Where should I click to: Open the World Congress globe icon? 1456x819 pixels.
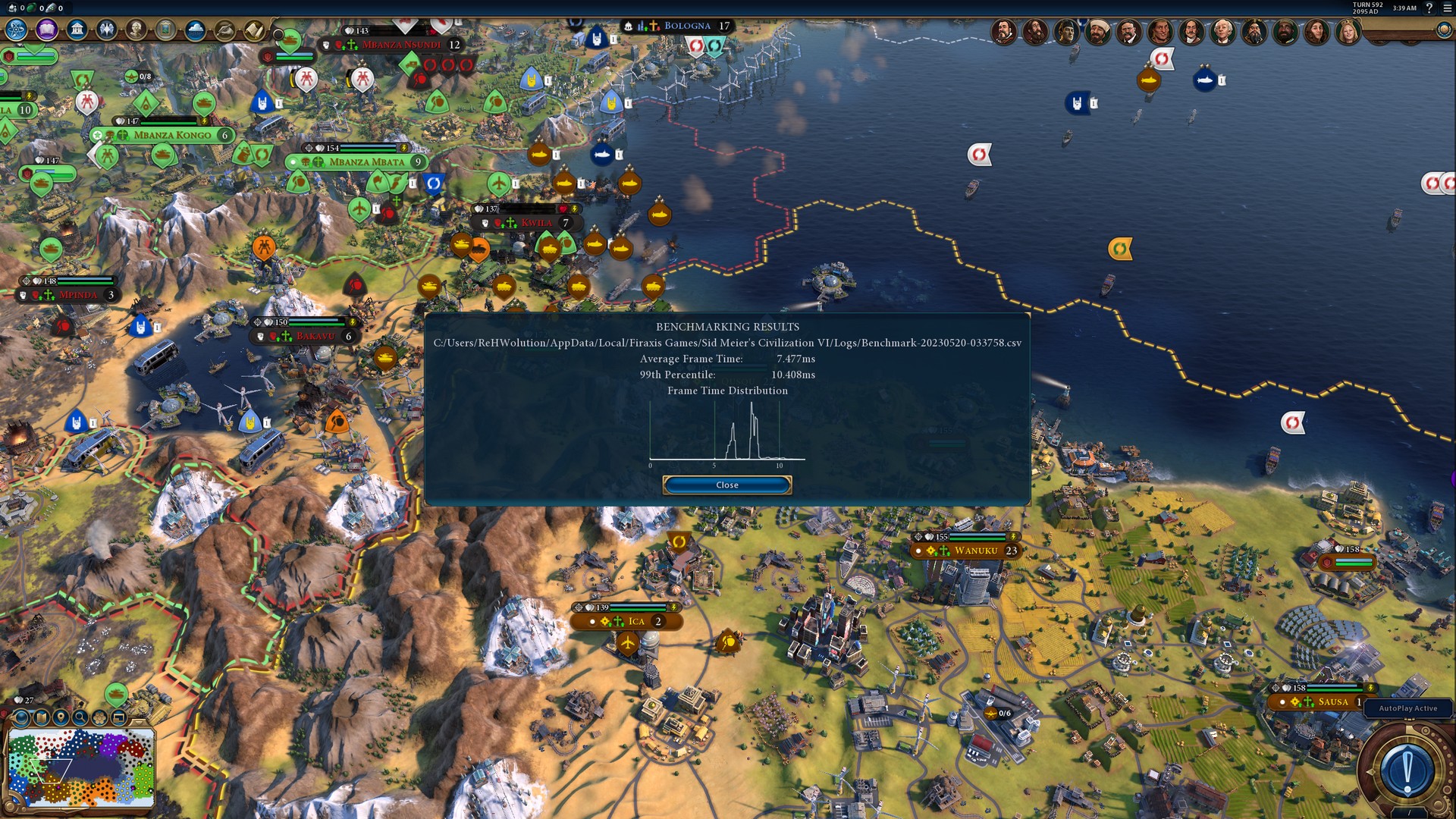(x=1444, y=30)
